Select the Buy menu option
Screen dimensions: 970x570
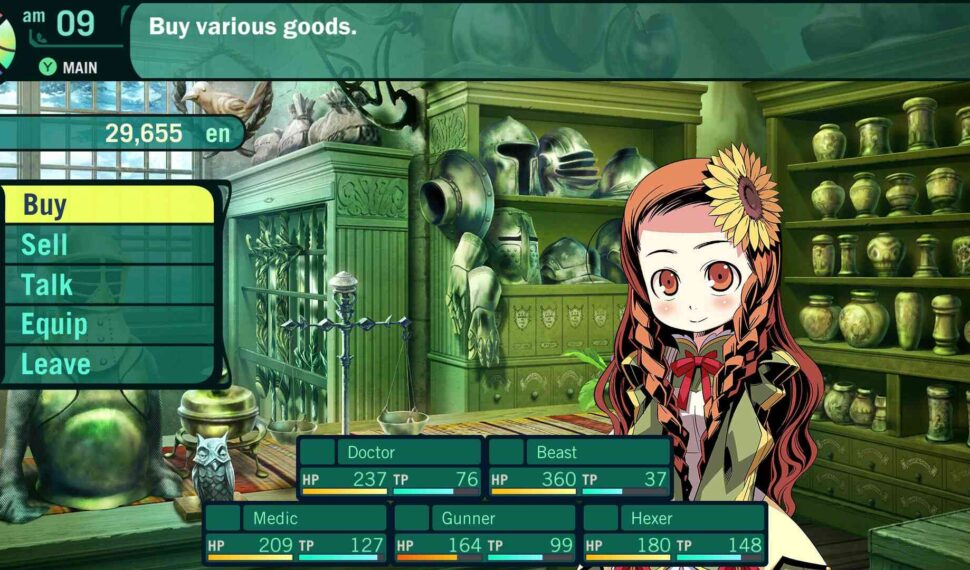point(108,205)
